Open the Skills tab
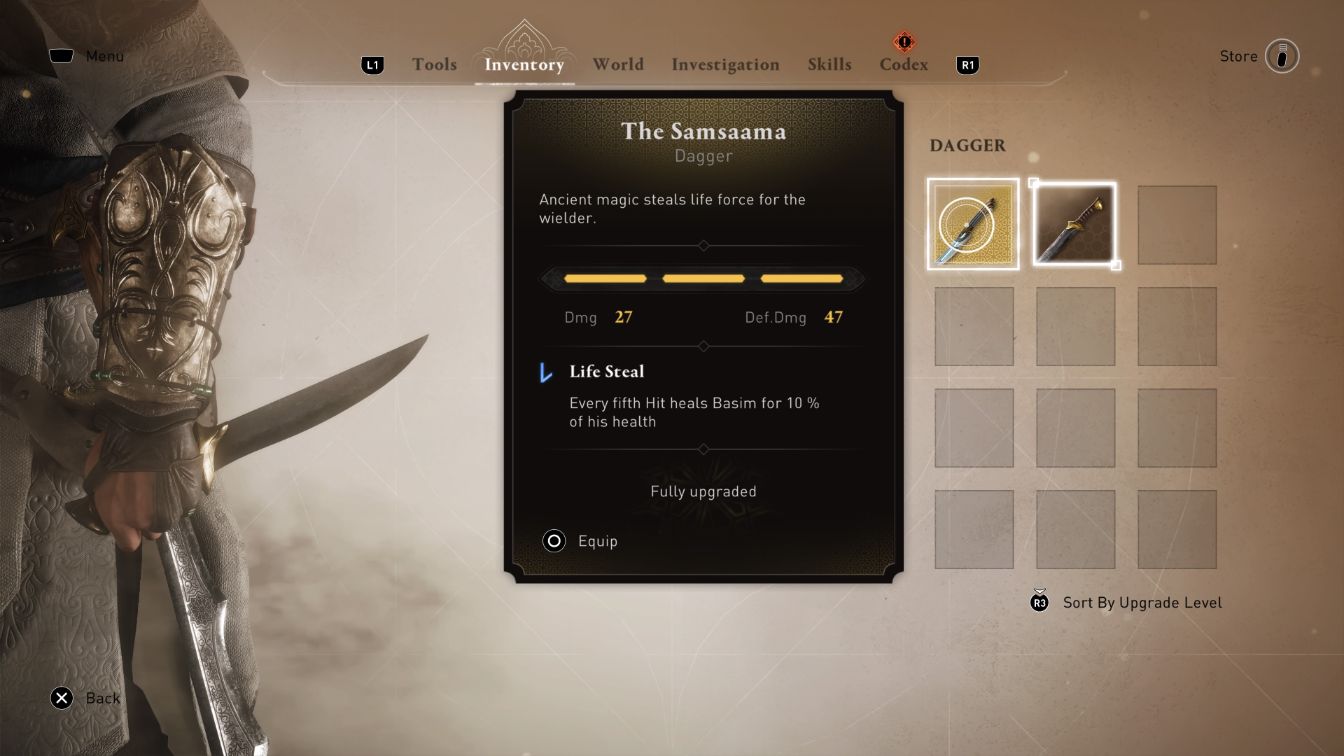Screen dimensions: 1344x756 [830, 64]
